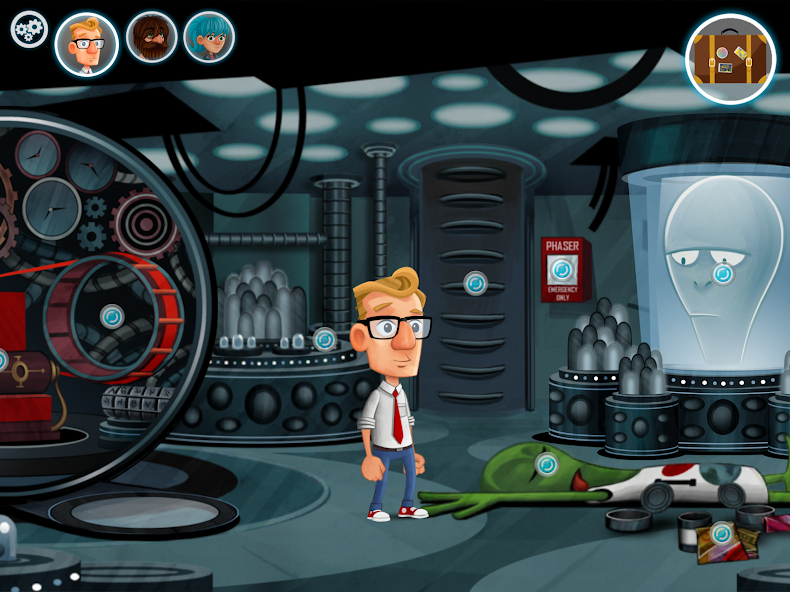Open the suitcase inventory
This screenshot has height=592, width=790.
point(731,59)
